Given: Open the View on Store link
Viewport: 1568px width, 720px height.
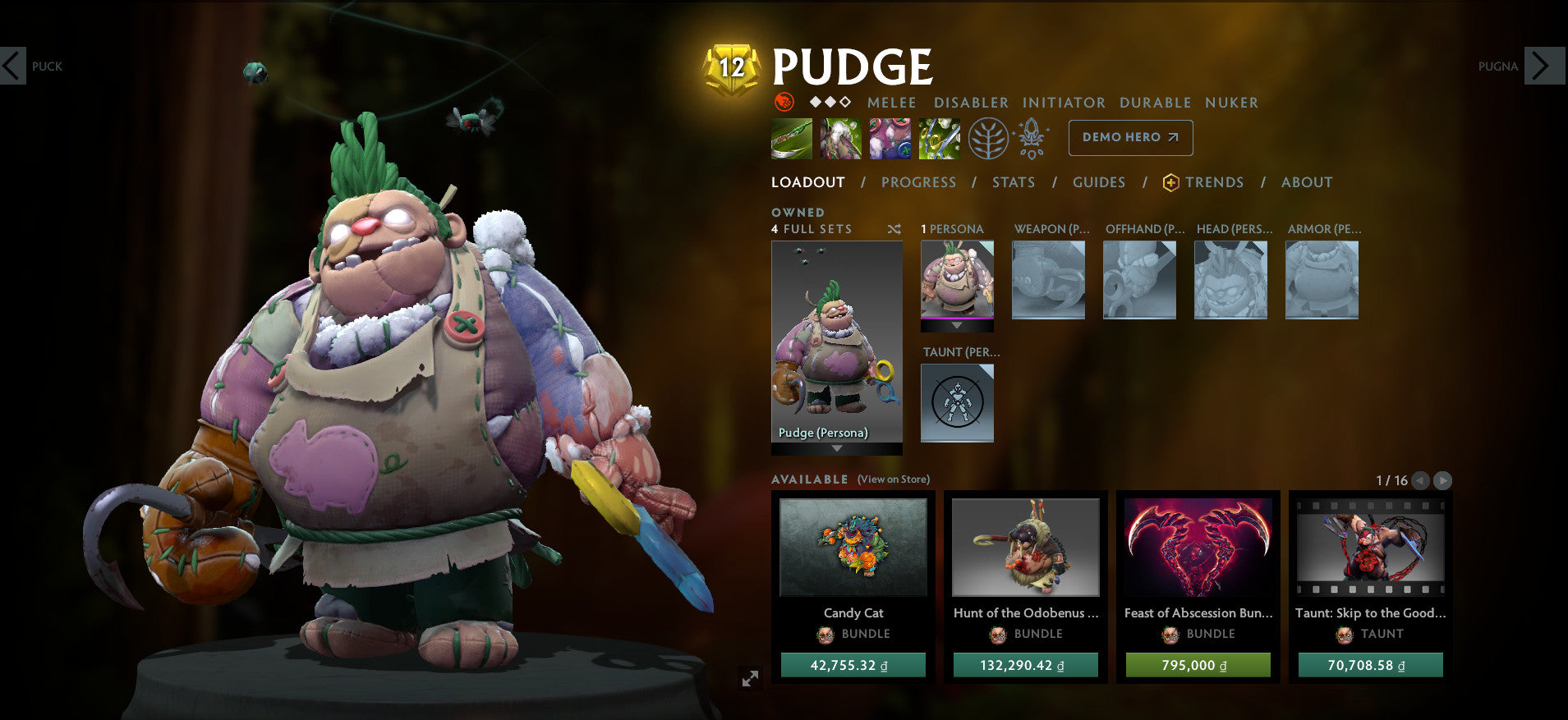Looking at the screenshot, I should point(892,479).
